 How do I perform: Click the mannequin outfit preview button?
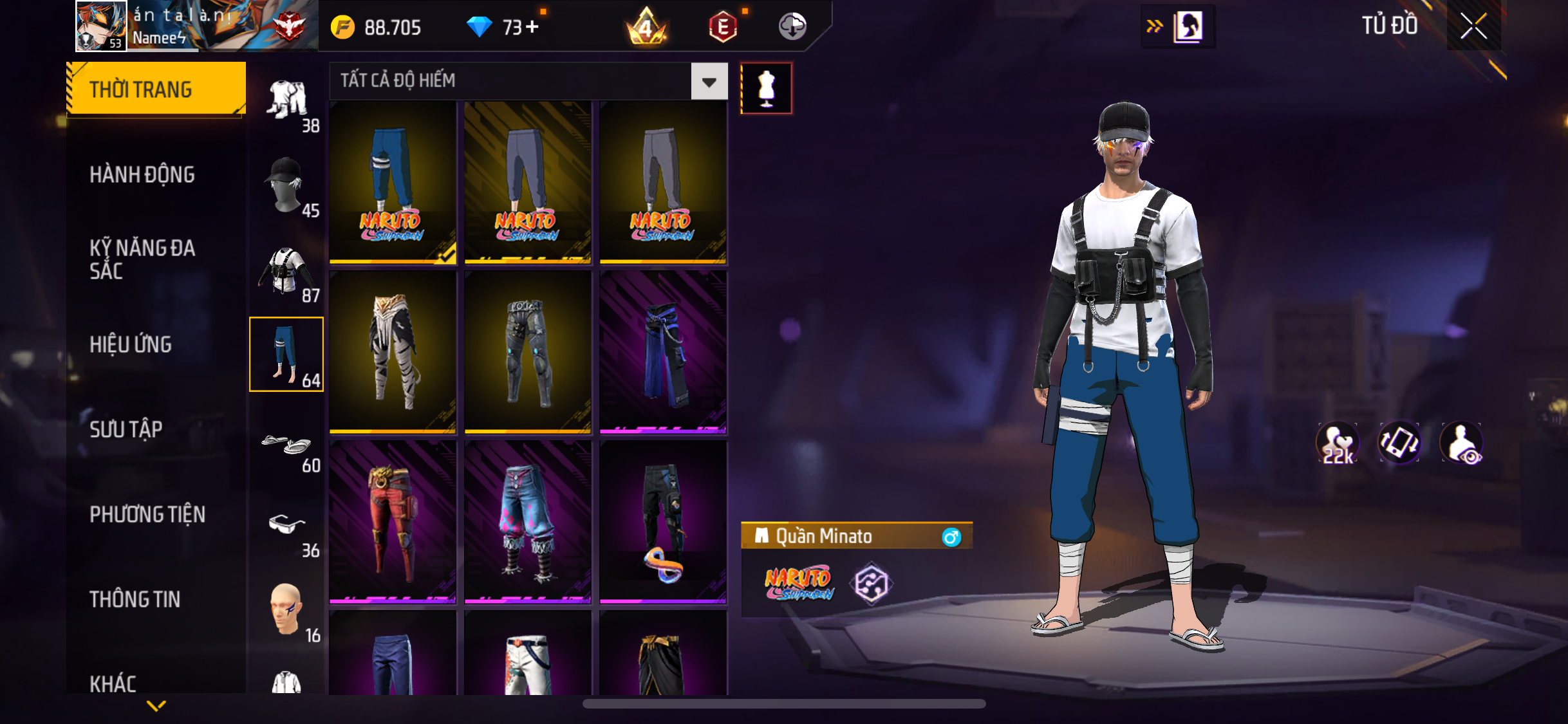click(x=766, y=89)
